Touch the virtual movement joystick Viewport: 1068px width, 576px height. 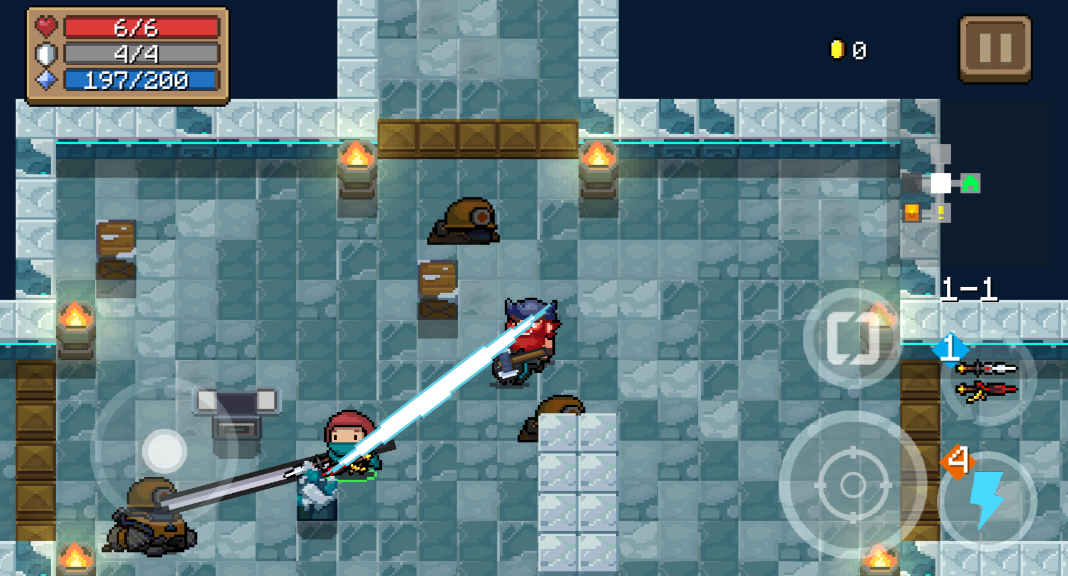(163, 452)
